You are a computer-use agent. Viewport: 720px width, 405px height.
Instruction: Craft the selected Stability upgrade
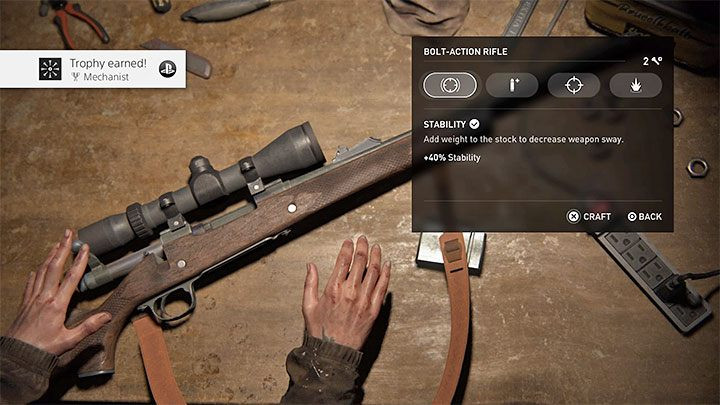[589, 216]
